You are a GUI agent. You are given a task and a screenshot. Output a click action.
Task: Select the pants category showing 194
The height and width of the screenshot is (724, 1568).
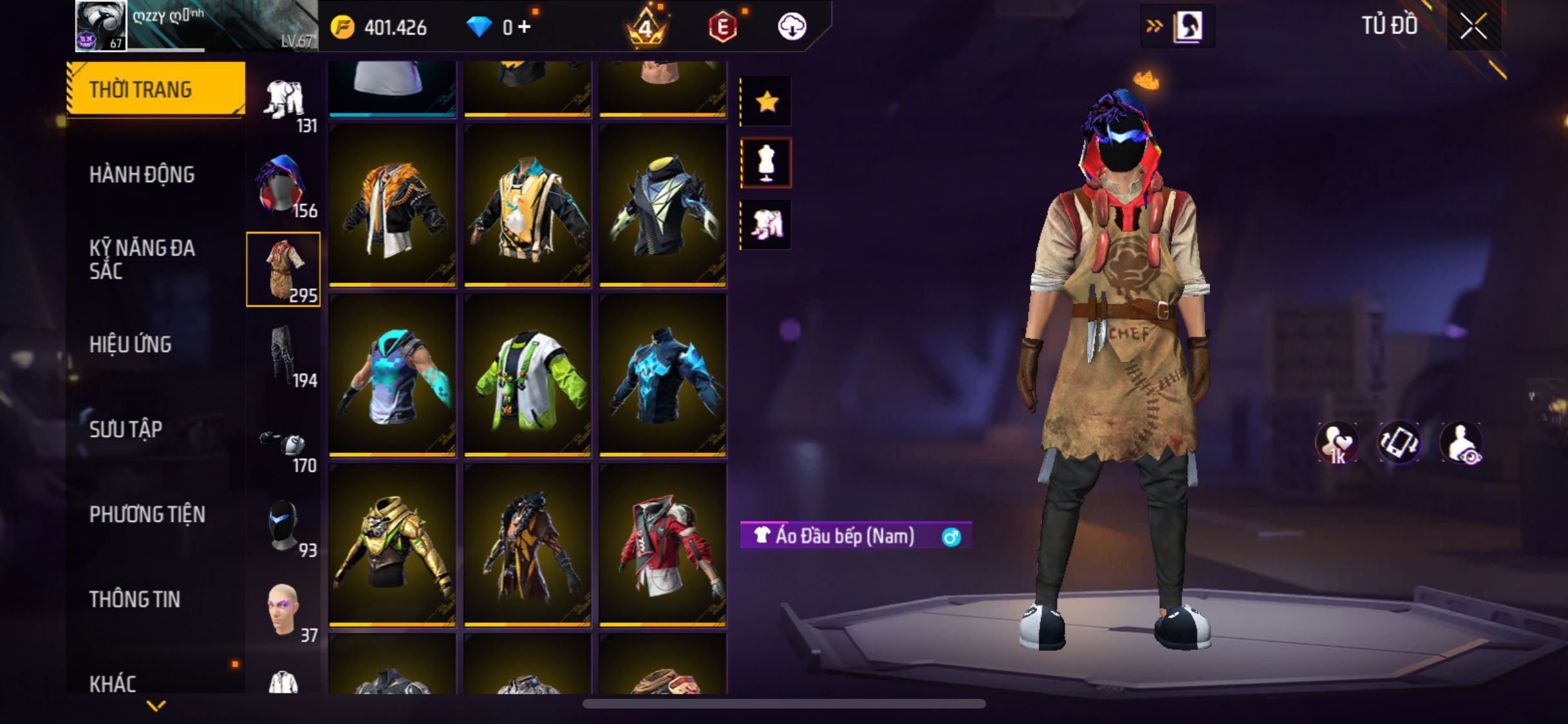(283, 356)
